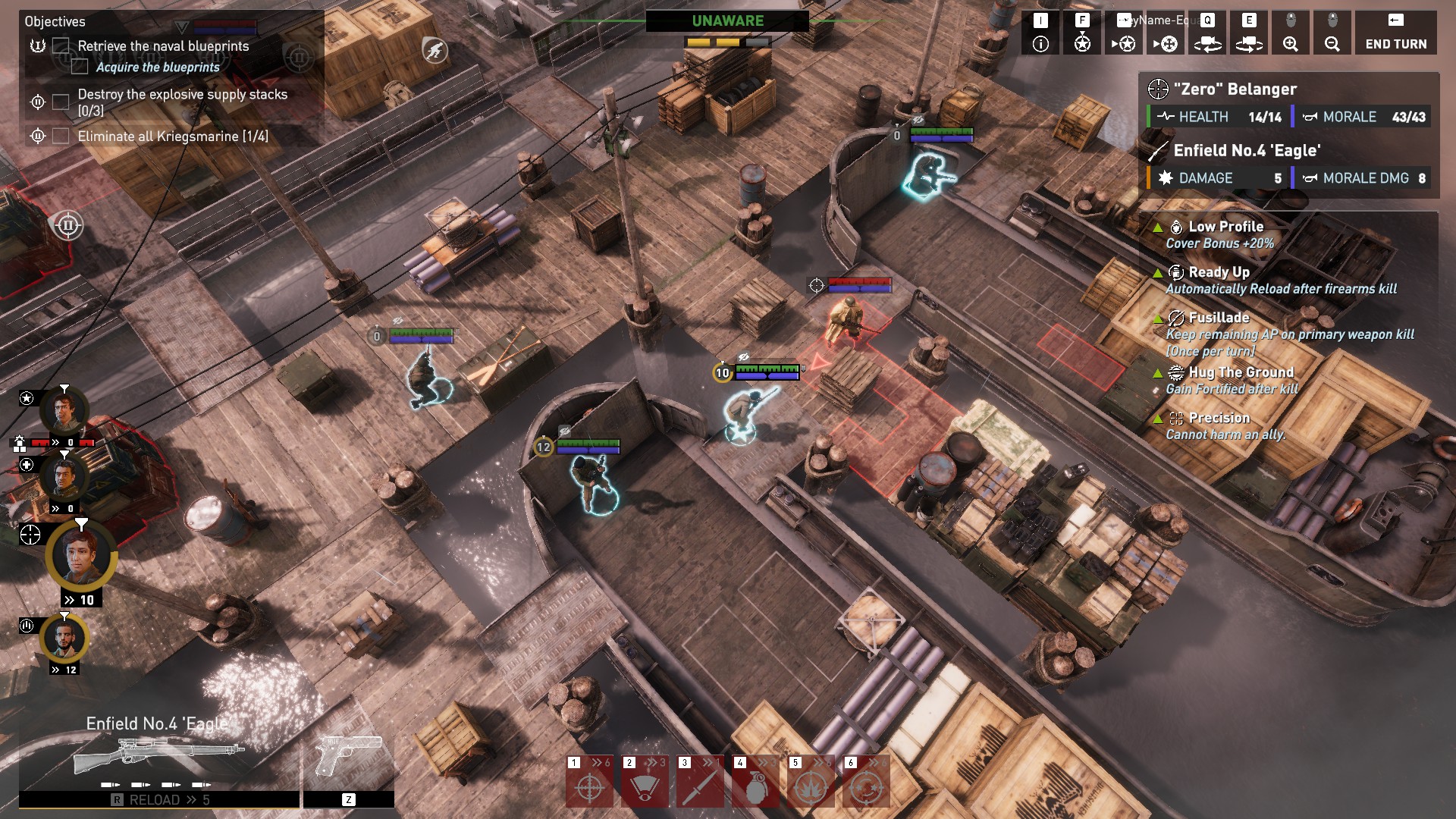The height and width of the screenshot is (819, 1456).
Task: Zoom out with the magnifier minus button
Action: click(1332, 33)
